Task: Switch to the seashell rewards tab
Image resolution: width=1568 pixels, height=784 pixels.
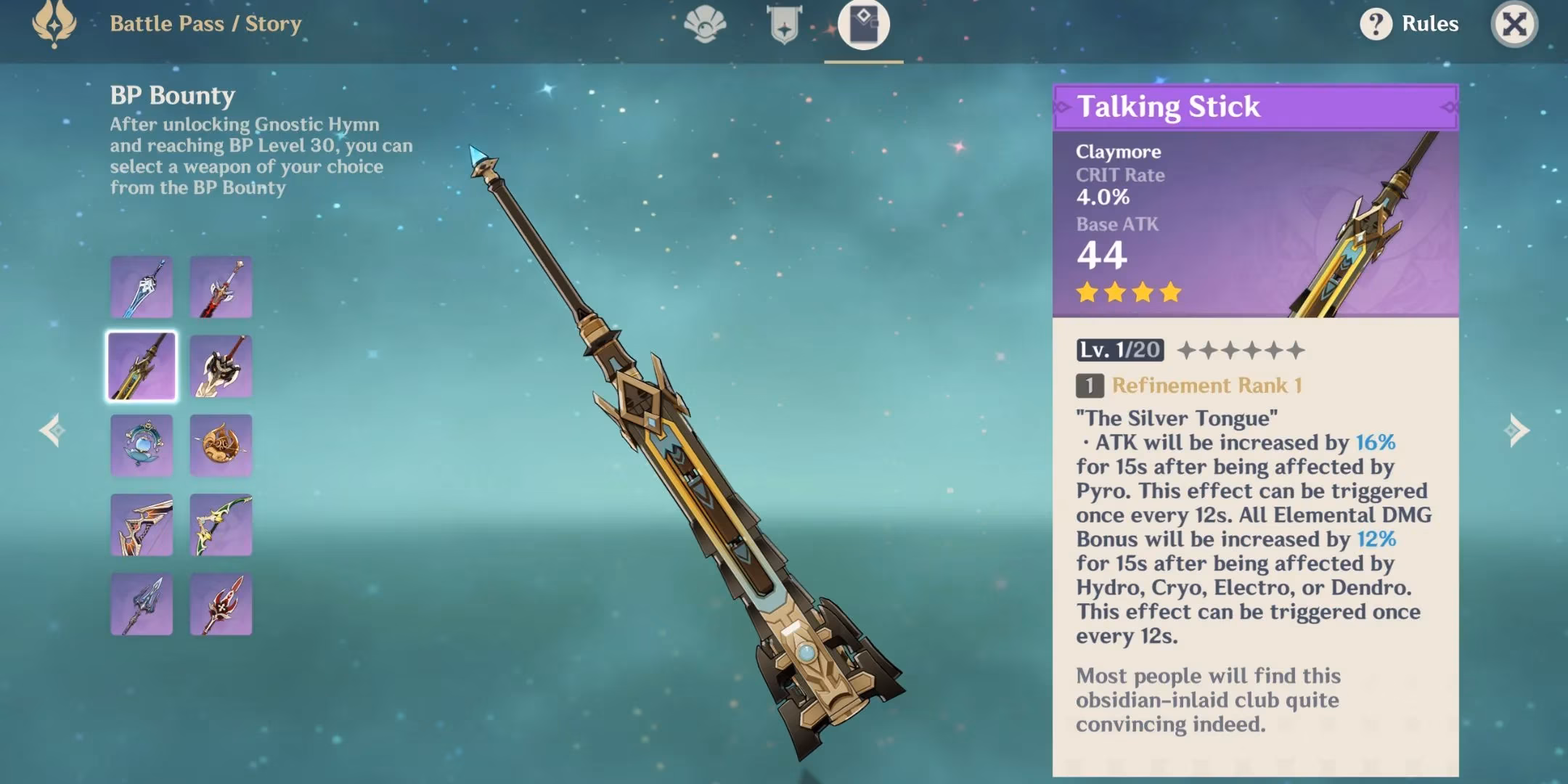Action: [705, 25]
